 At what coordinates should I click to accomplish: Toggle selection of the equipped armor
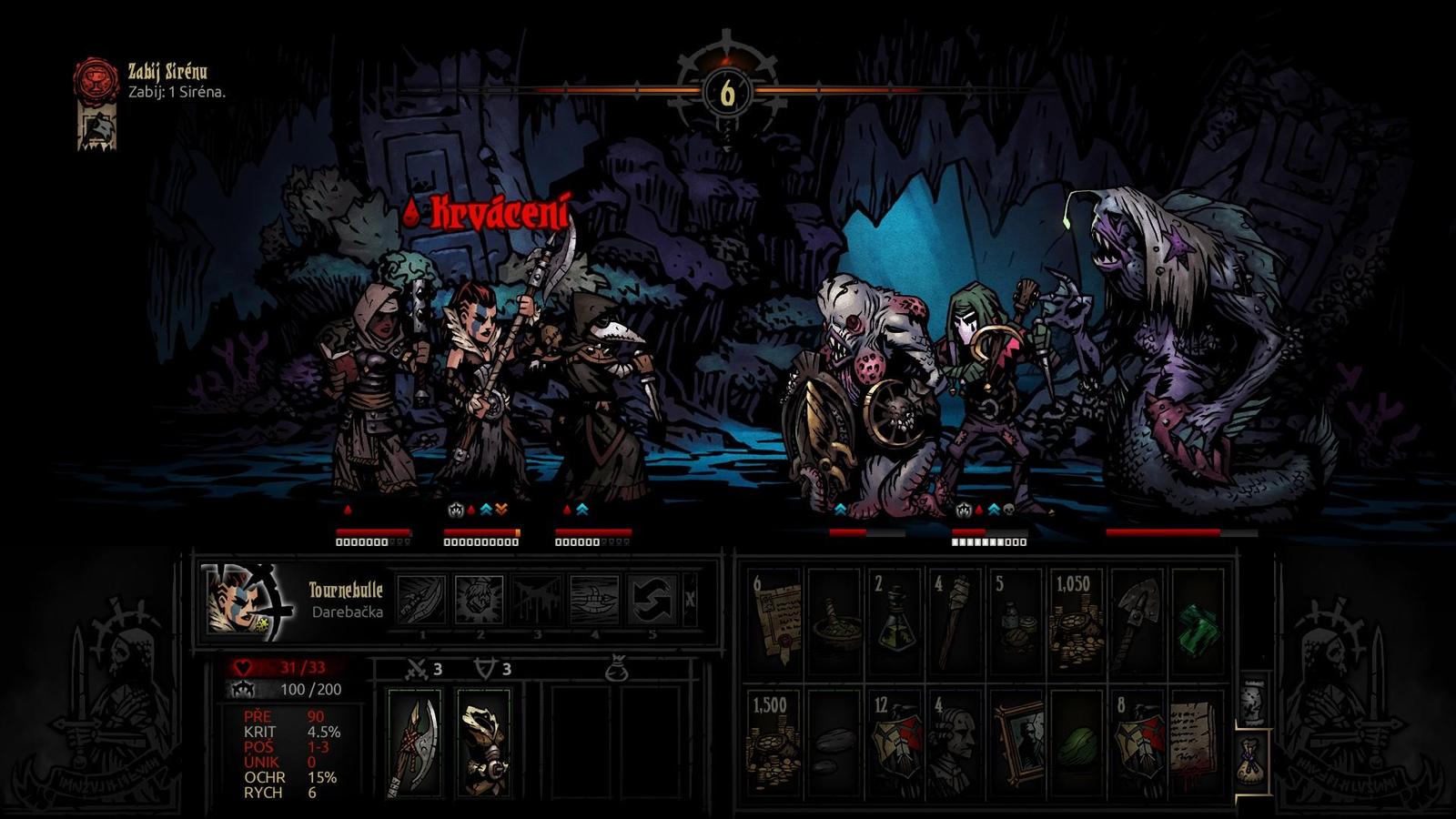483,742
